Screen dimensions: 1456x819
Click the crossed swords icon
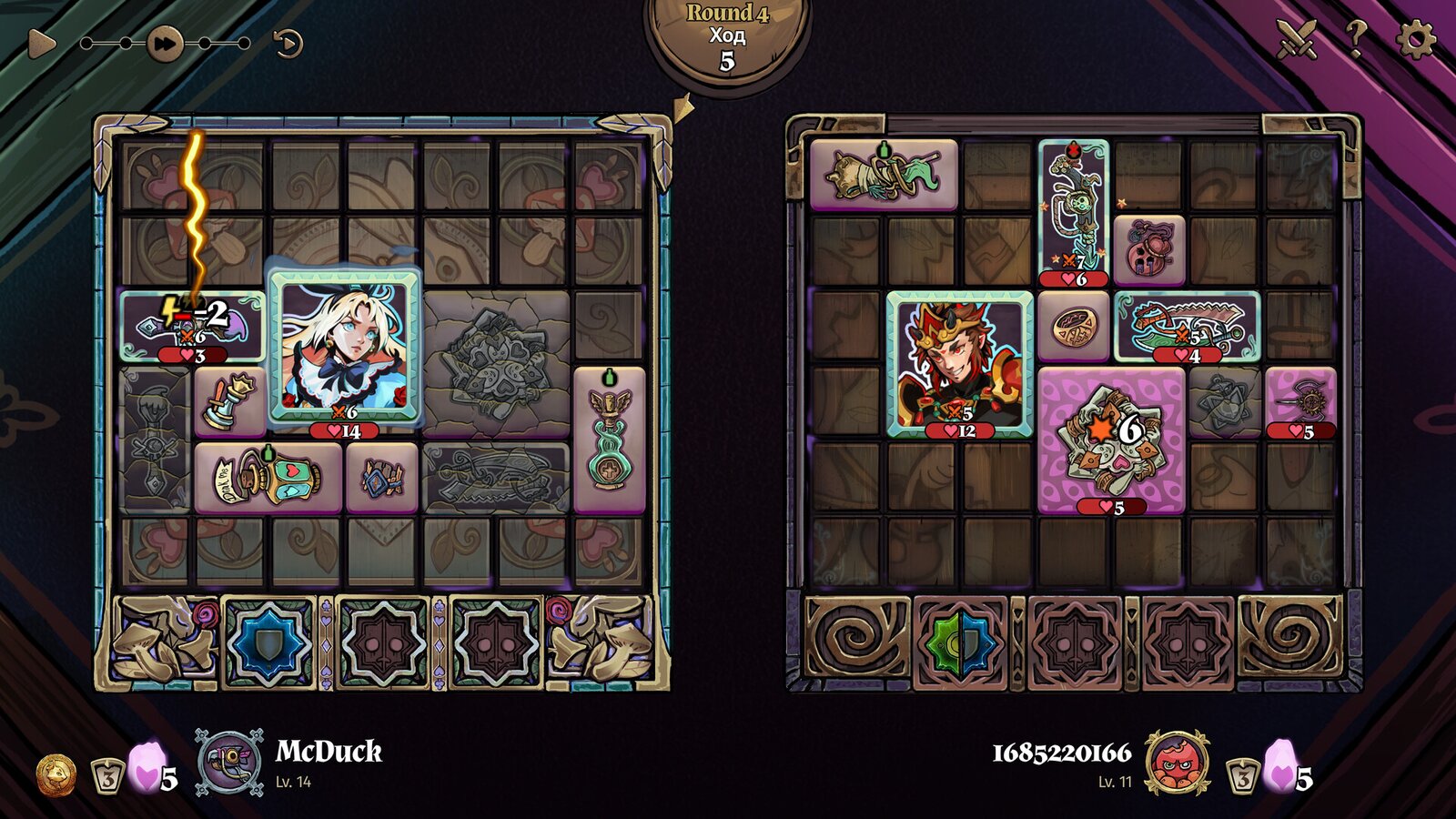pos(1297,39)
